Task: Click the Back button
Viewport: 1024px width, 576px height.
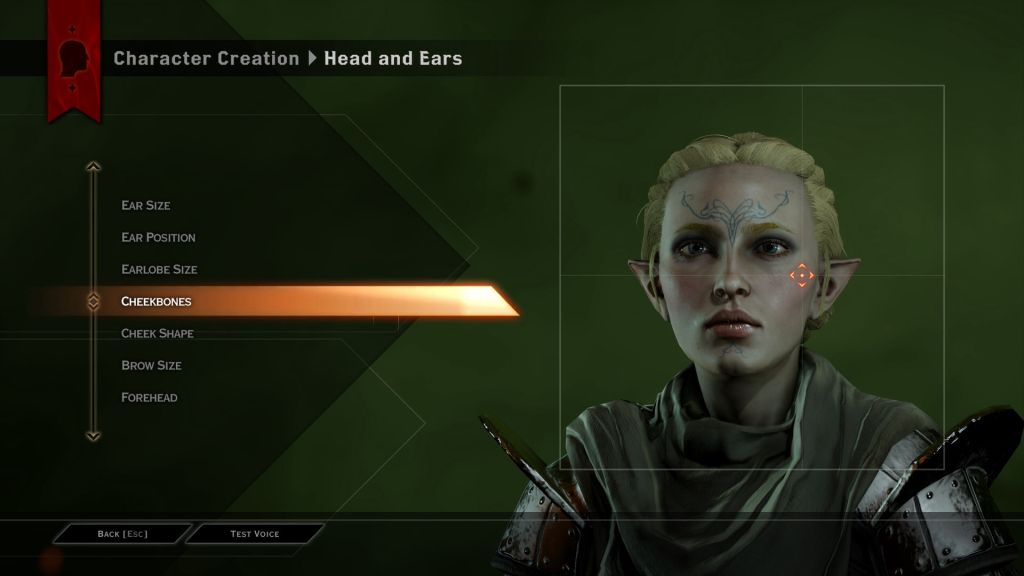Action: 122,534
